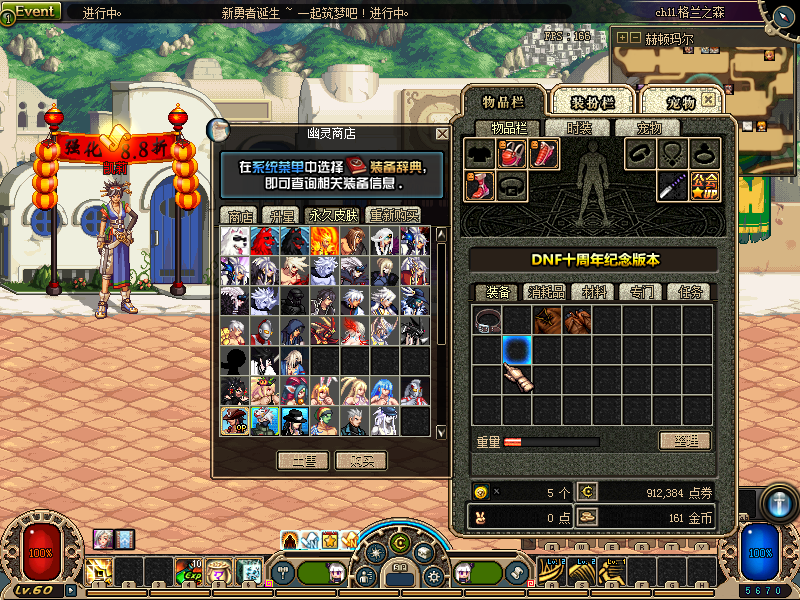
Task: Switch to the 重新购买 buyback tab
Action: pyautogui.click(x=394, y=215)
